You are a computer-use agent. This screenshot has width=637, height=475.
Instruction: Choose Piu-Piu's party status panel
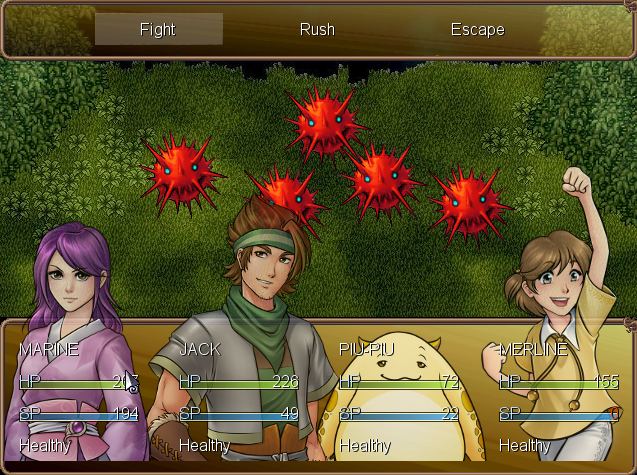tap(399, 396)
